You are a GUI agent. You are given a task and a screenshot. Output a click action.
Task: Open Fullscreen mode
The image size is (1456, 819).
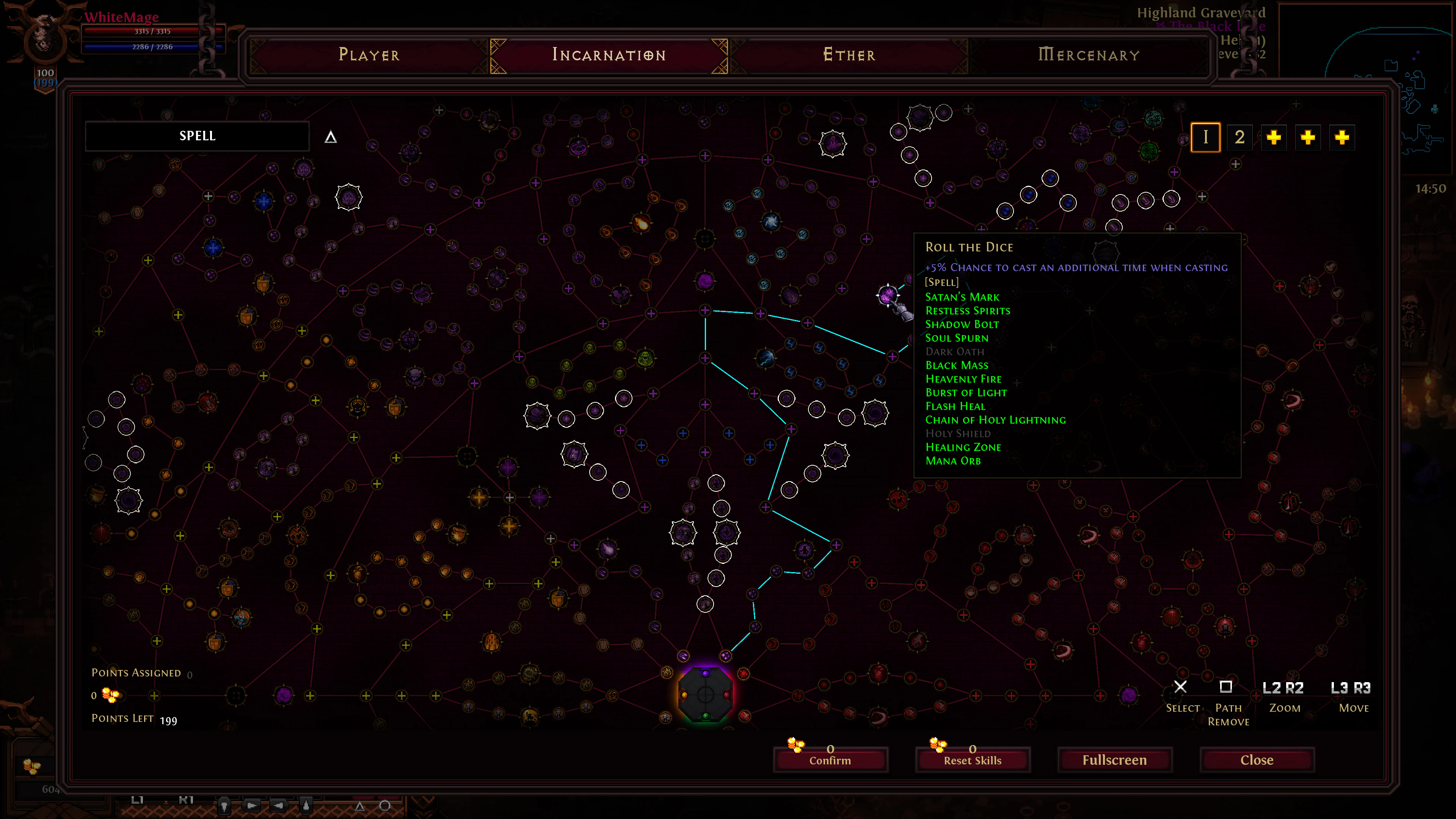coord(1114,759)
